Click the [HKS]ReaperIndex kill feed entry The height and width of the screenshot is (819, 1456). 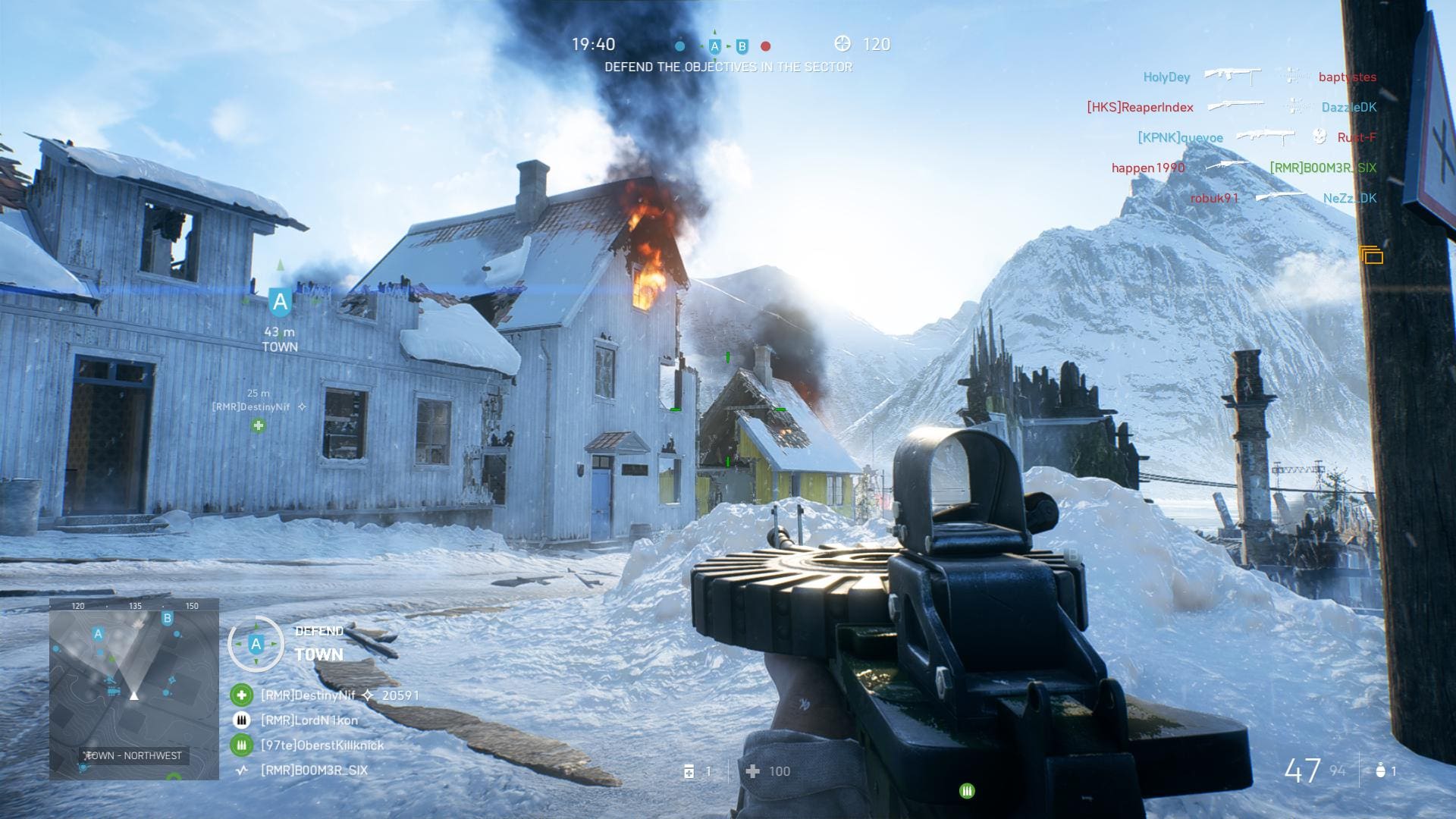1140,108
